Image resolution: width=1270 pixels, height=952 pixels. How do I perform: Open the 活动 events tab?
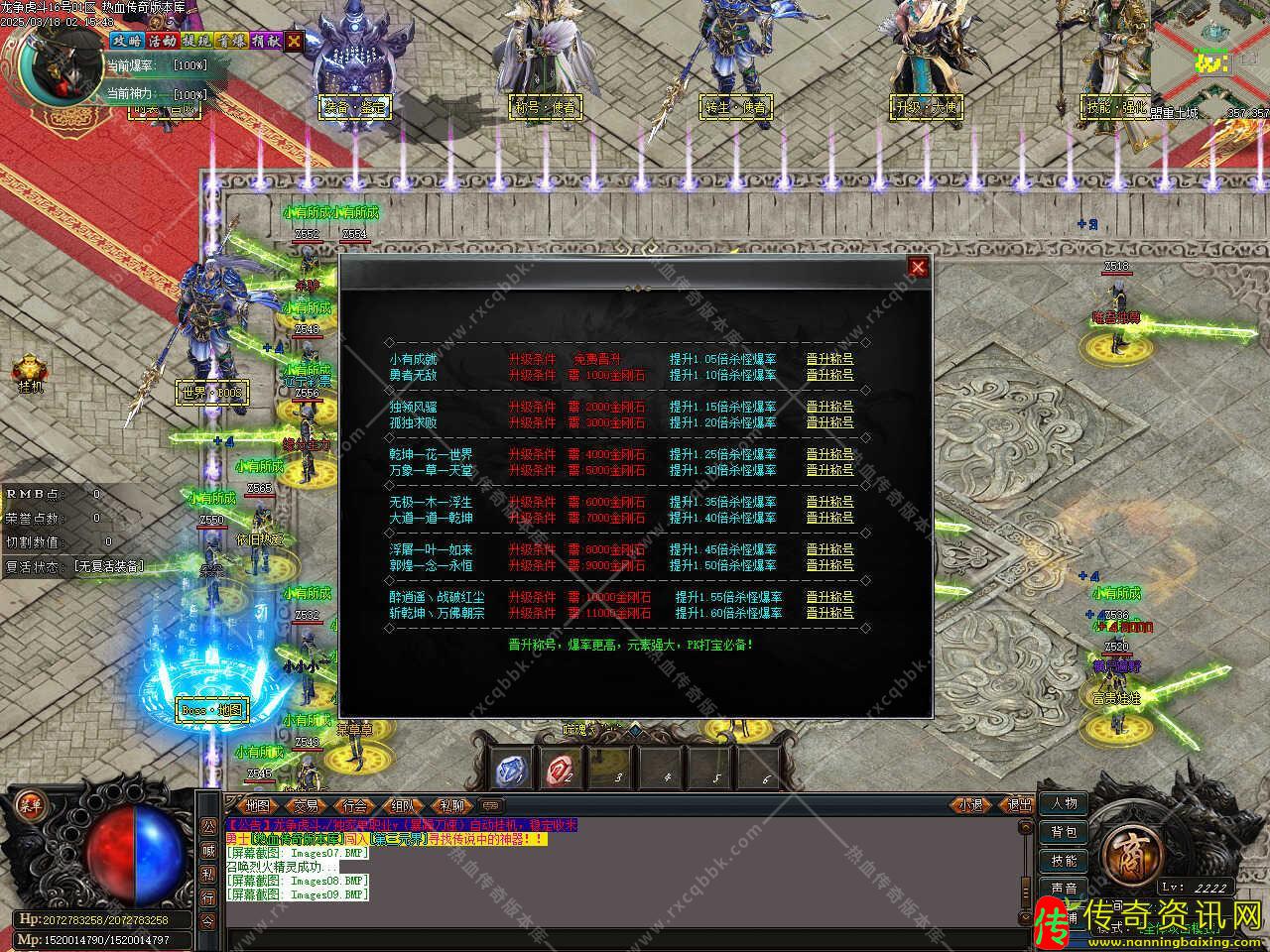(x=162, y=41)
